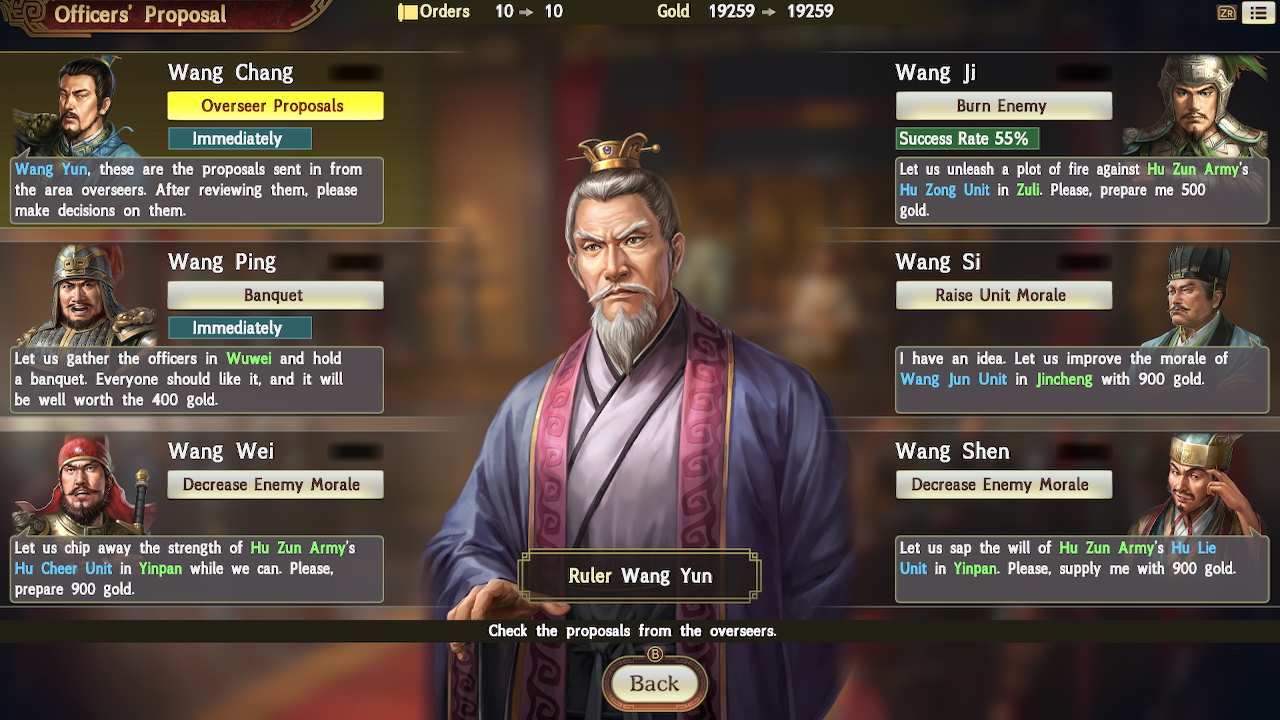1280x720 pixels.
Task: Click the Ruler Wang Yun nameplate
Action: (640, 576)
